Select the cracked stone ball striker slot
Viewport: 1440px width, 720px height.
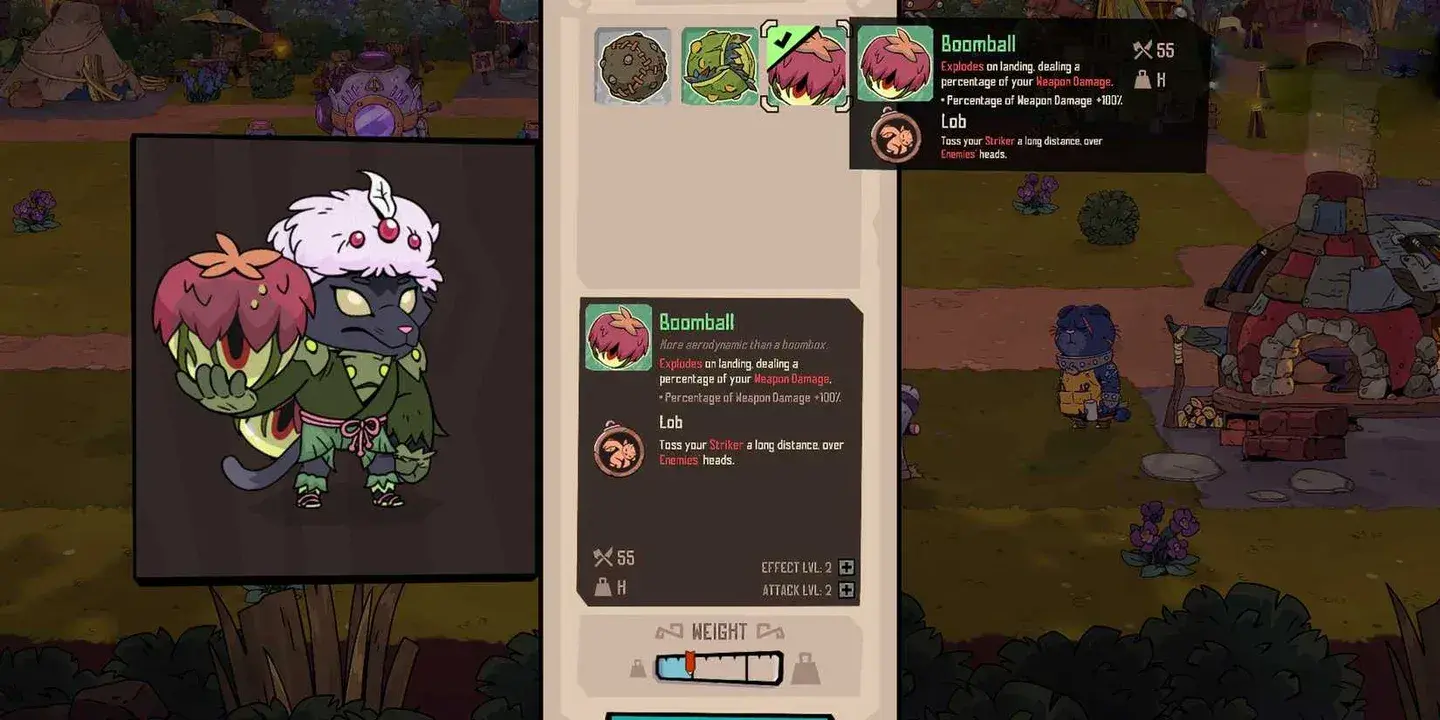pos(633,66)
